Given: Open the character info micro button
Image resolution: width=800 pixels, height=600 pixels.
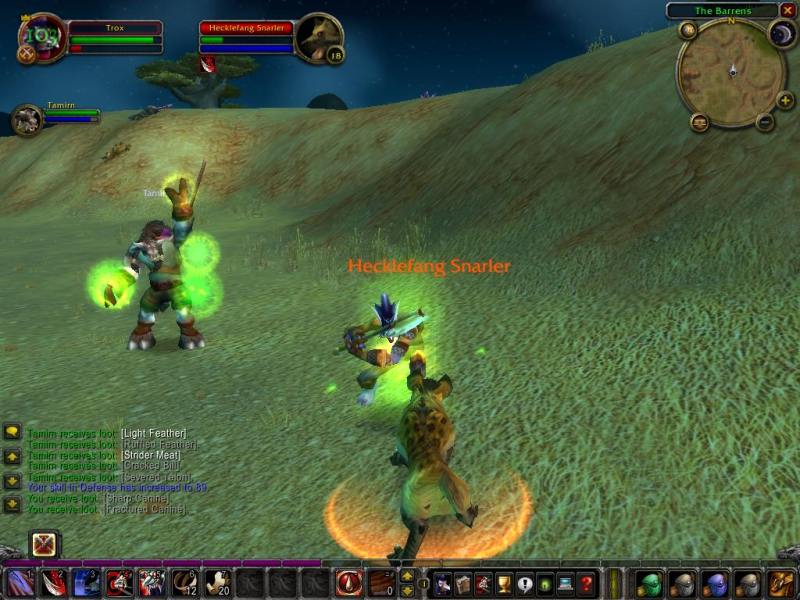Looking at the screenshot, I should [441, 583].
